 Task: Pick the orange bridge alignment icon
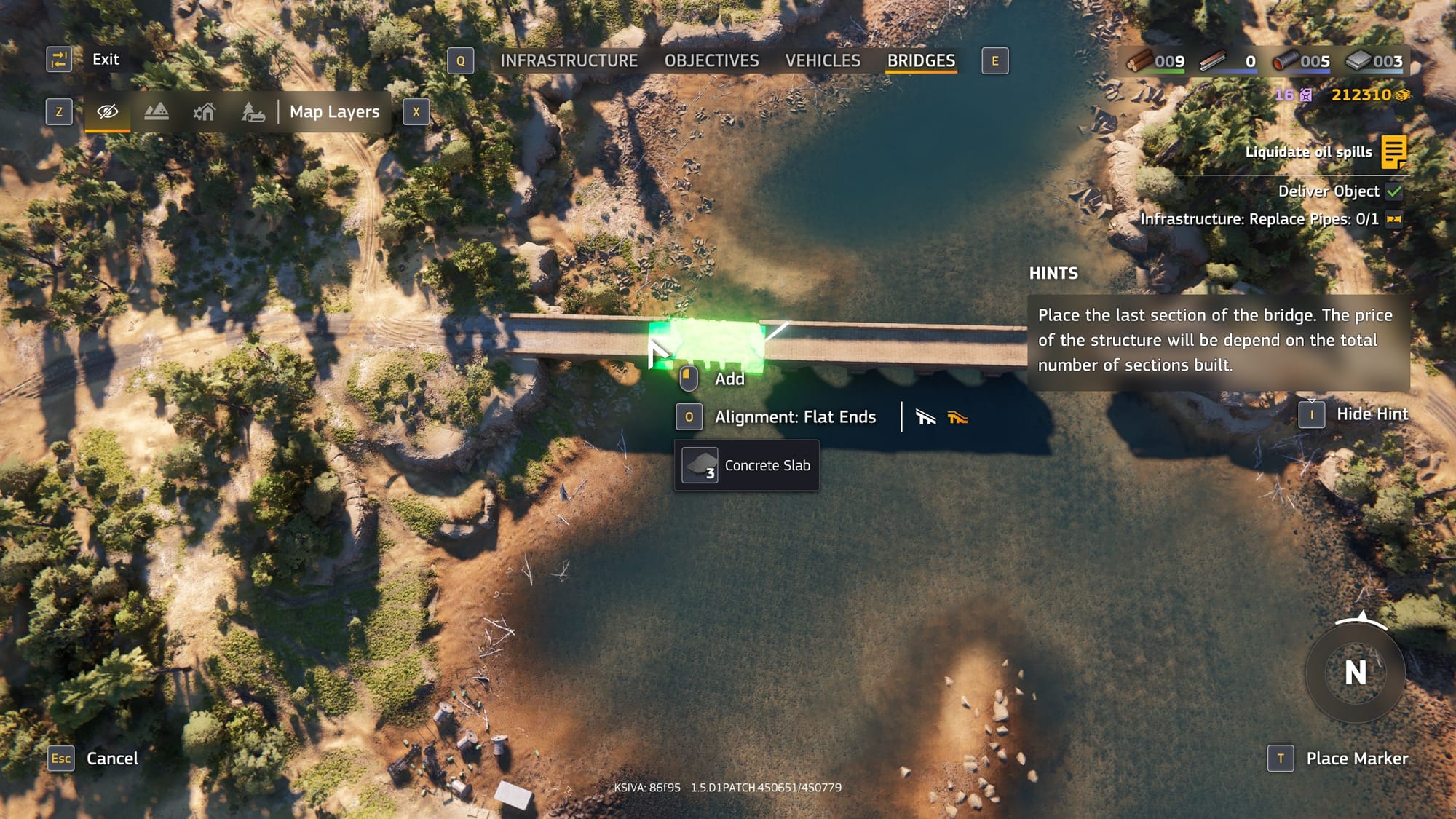point(957,417)
